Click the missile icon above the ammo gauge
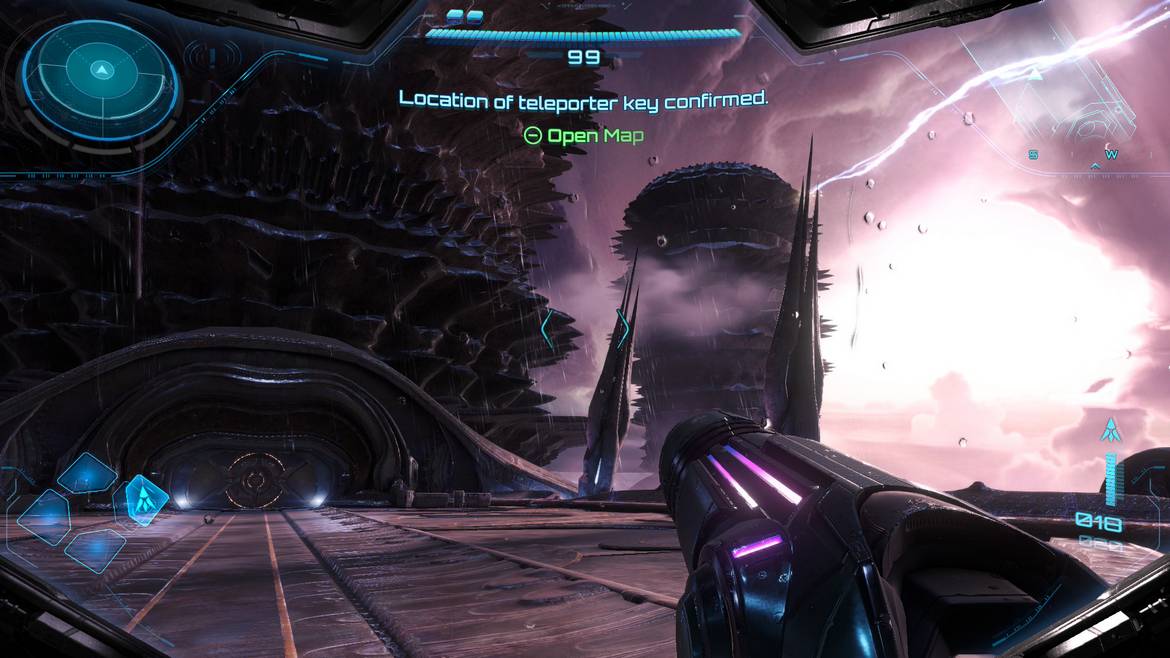The image size is (1170, 658). coord(1108,431)
